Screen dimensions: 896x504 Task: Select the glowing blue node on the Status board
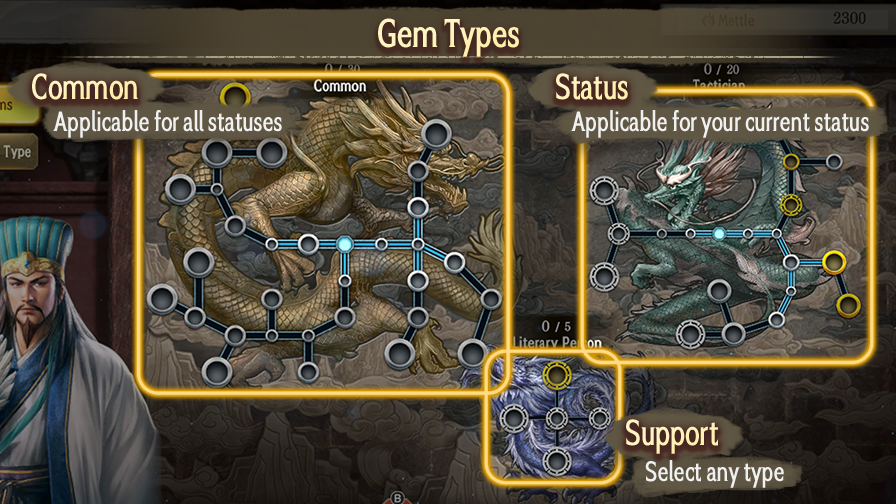pos(718,234)
